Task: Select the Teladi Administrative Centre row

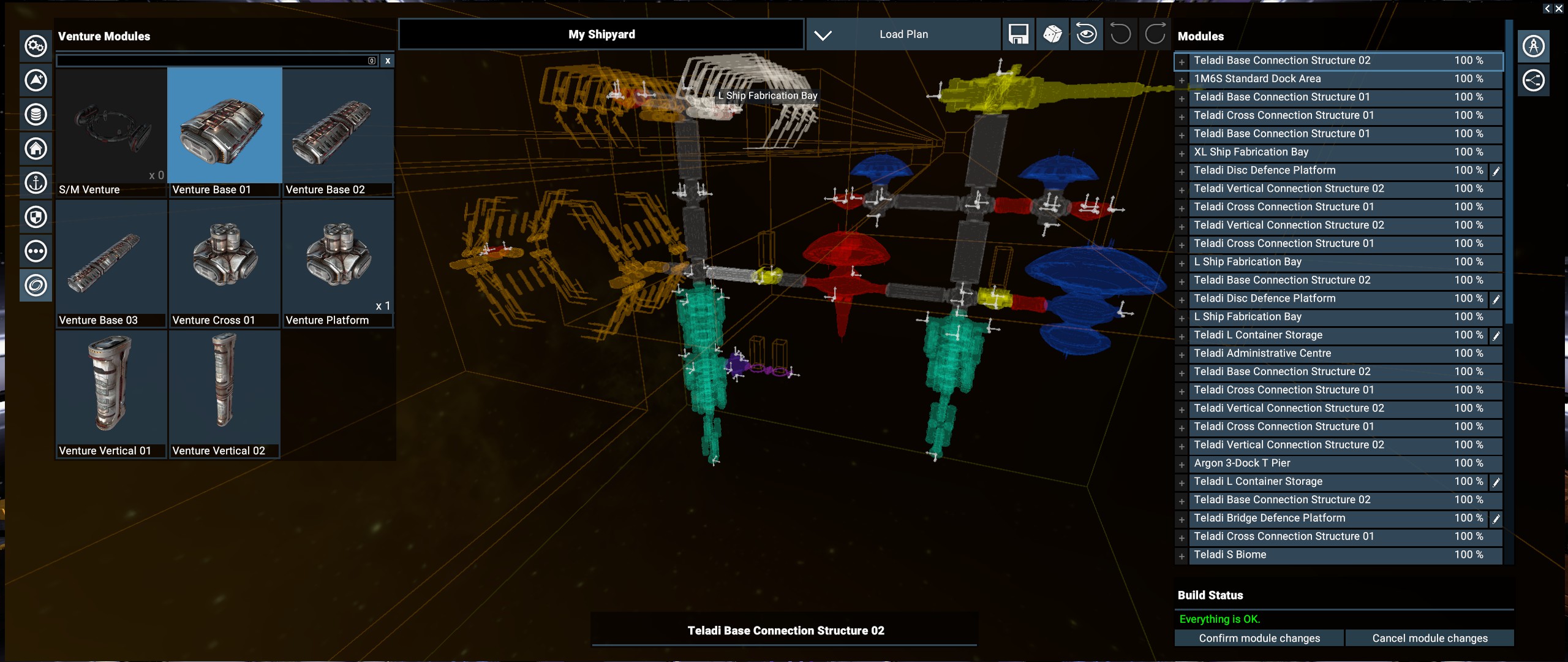Action: (1317, 354)
